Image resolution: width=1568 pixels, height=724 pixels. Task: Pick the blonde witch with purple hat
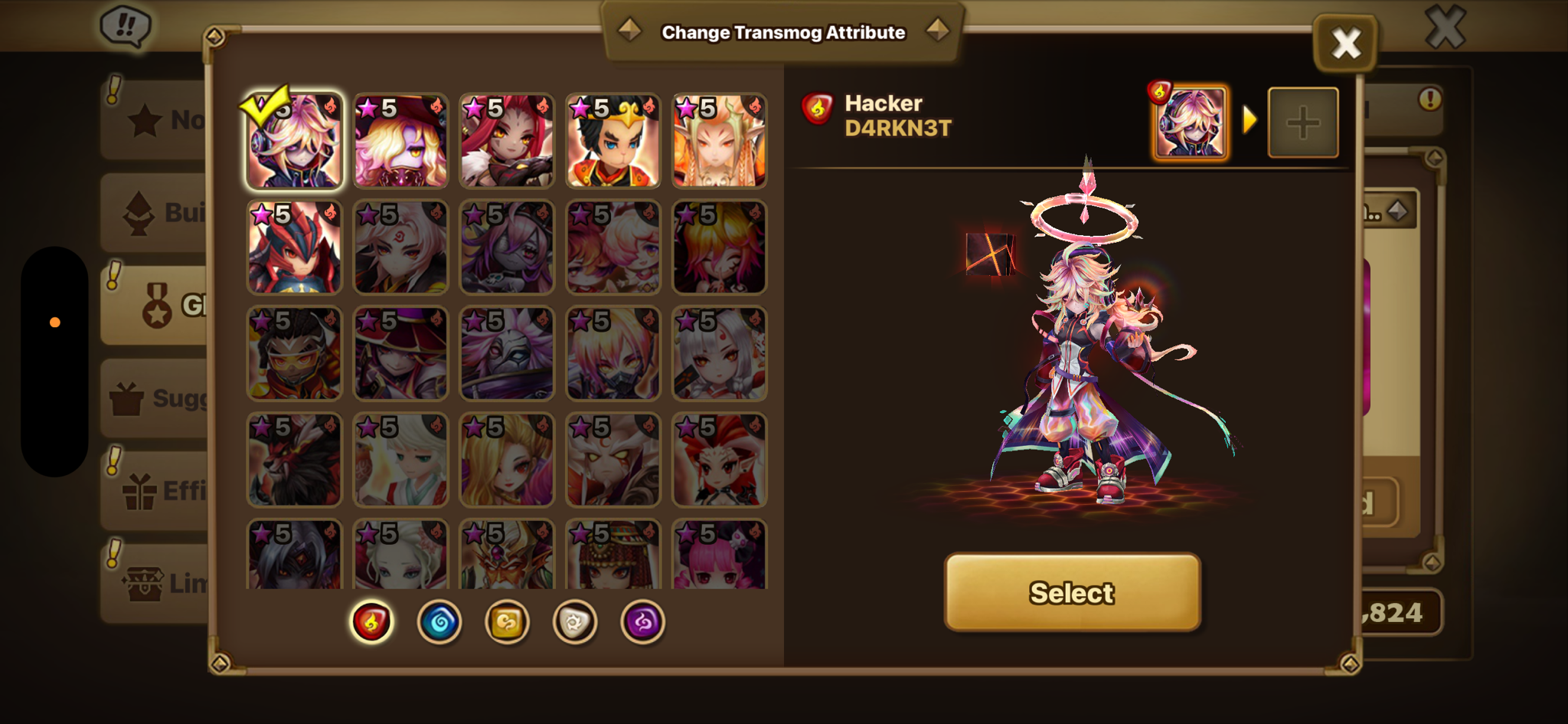[400, 141]
